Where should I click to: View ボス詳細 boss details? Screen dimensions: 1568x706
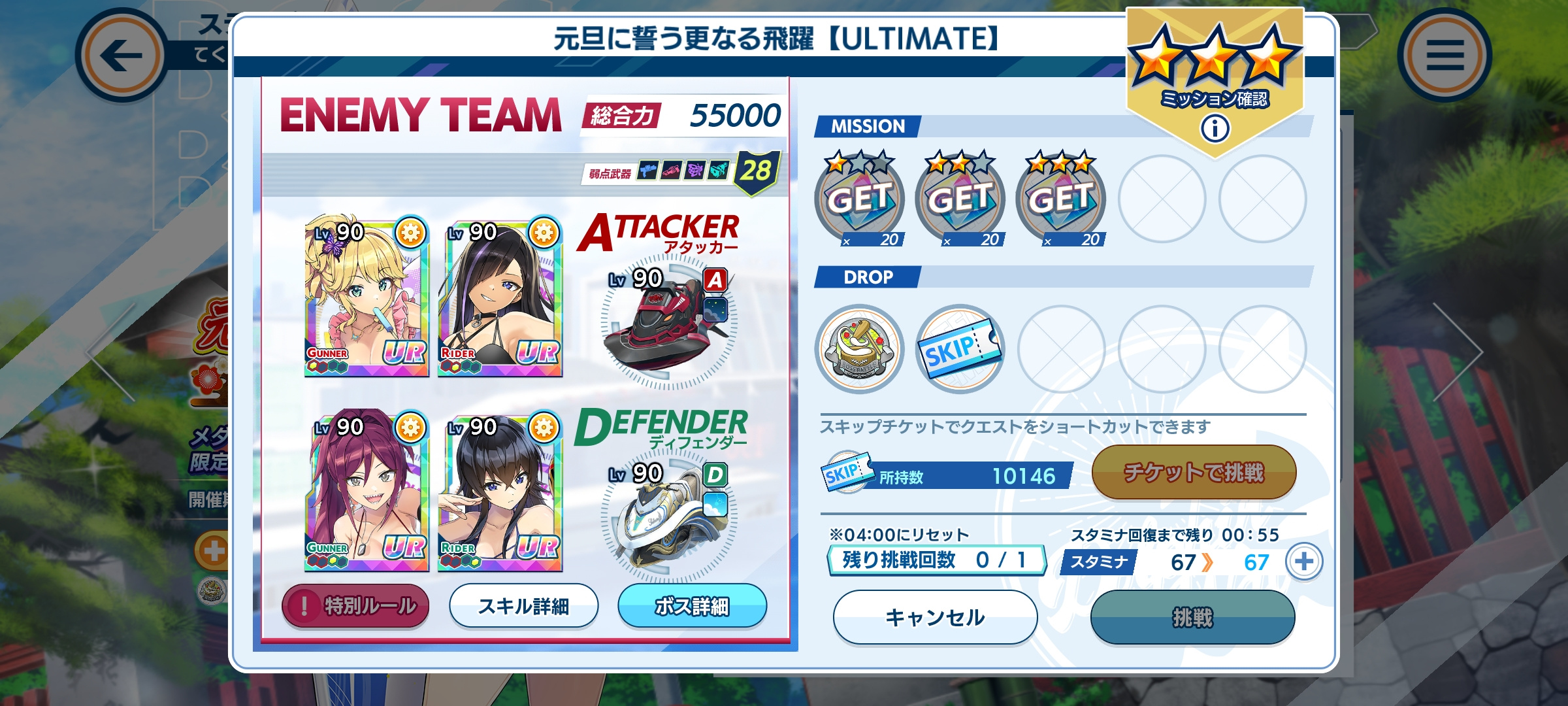coord(692,606)
